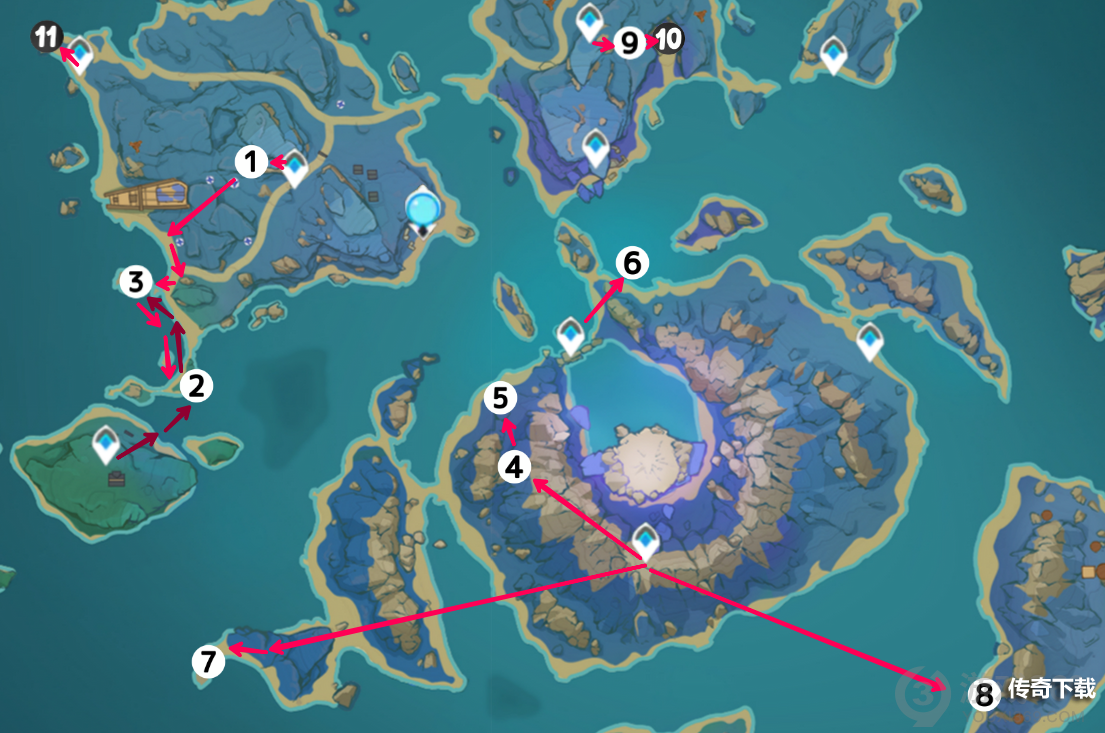This screenshot has height=733, width=1105.
Task: Choose the teleport waypoint beside marker 1
Action: click(295, 169)
